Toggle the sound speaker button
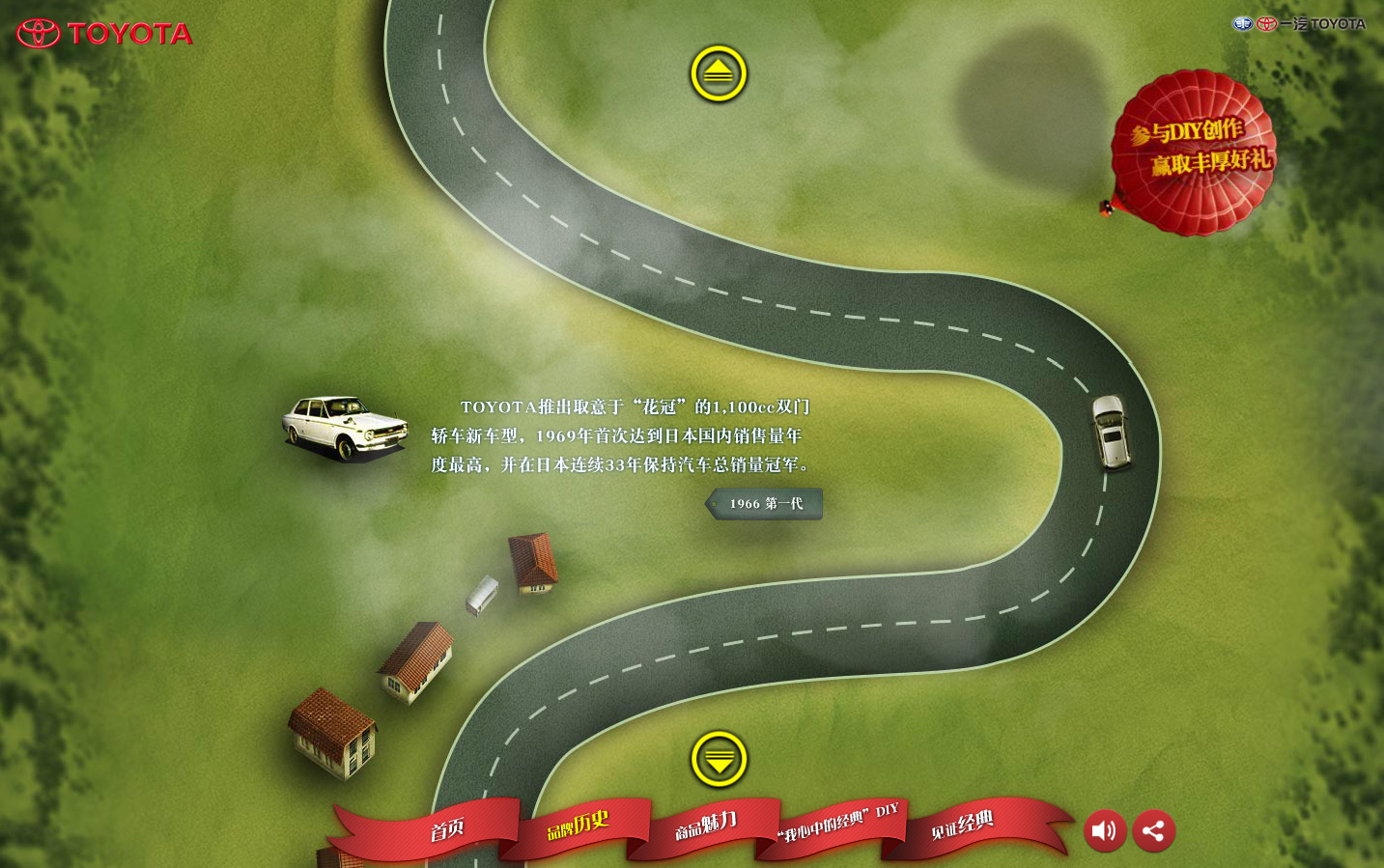 point(1105,830)
